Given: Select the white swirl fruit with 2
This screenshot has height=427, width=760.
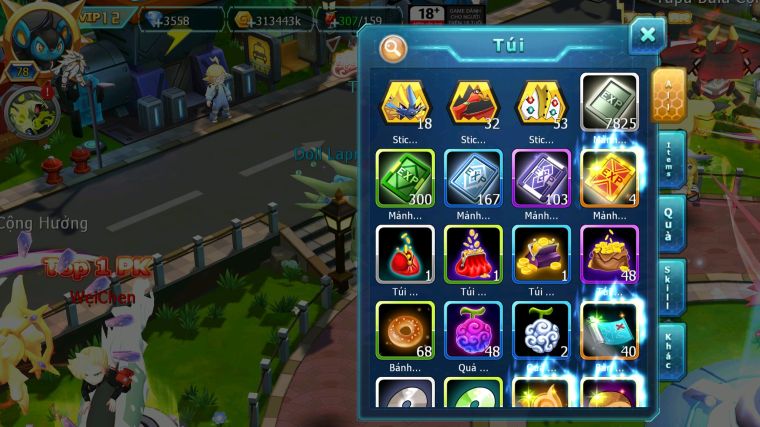Looking at the screenshot, I should (x=541, y=330).
